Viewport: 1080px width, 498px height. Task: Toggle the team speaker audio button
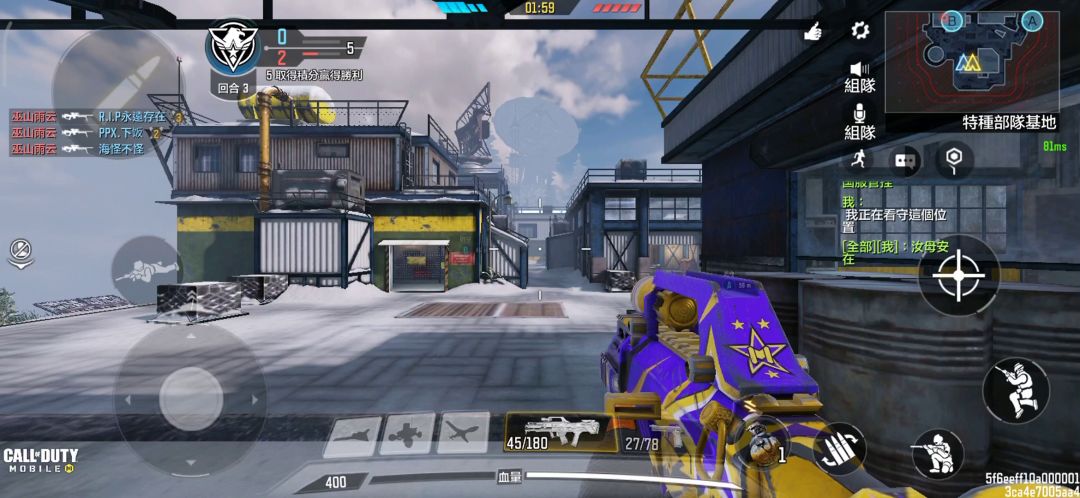pos(859,76)
